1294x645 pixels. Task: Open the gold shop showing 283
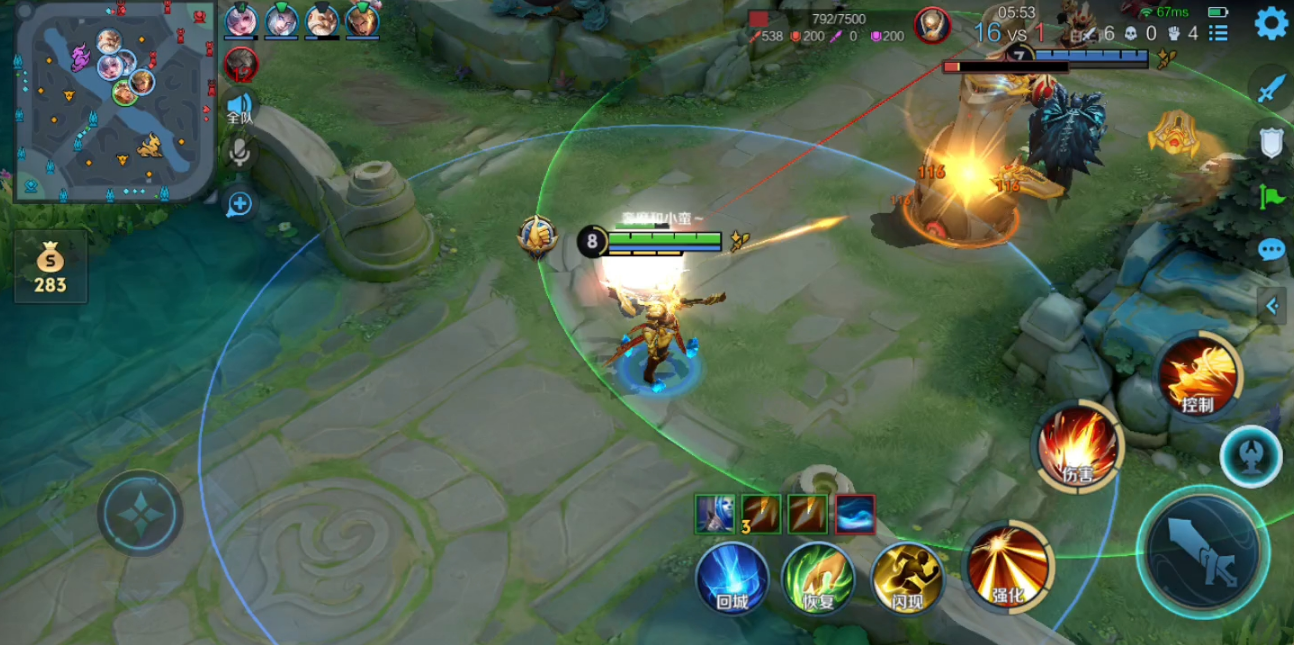point(50,267)
